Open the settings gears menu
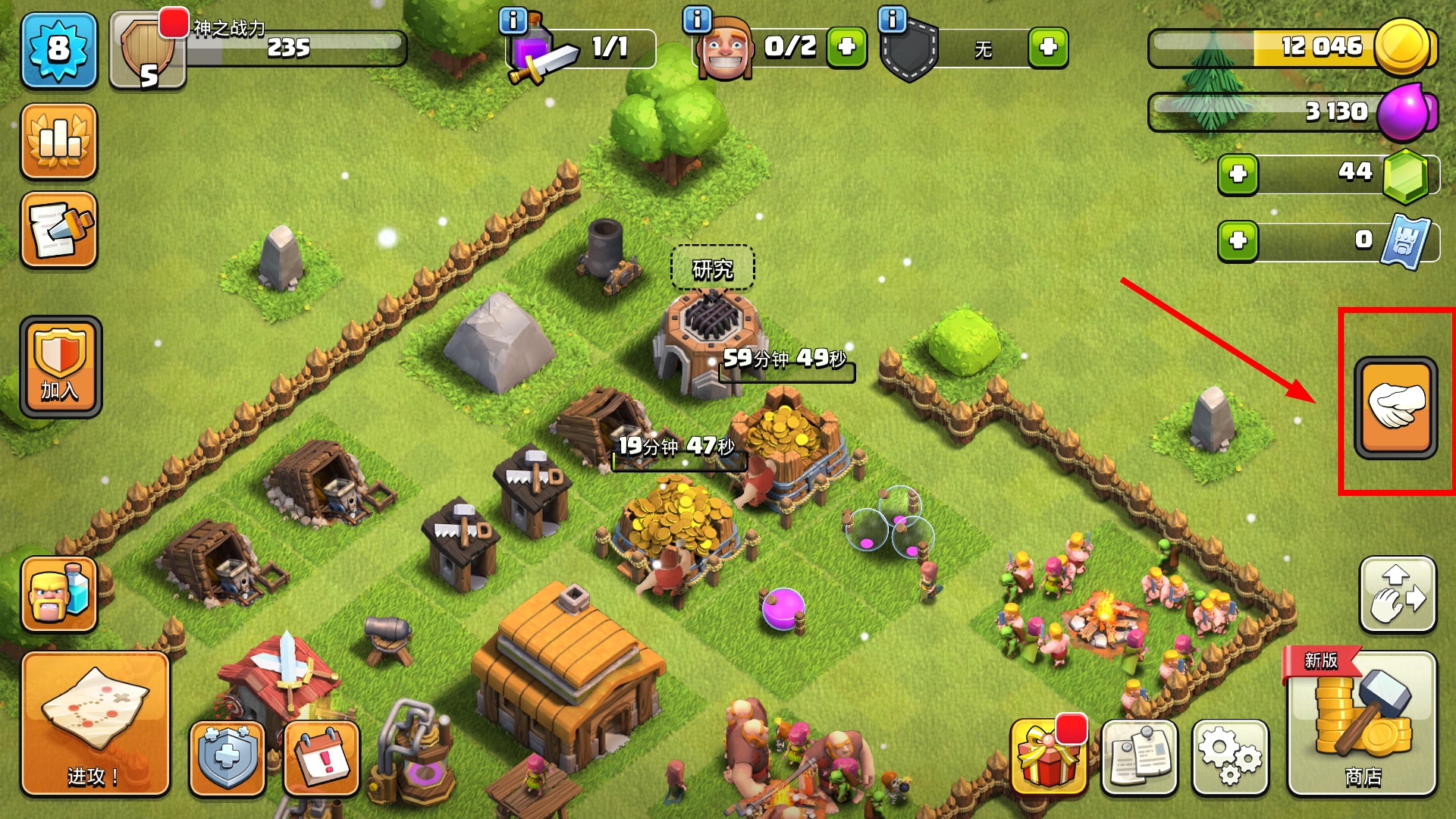Image resolution: width=1456 pixels, height=819 pixels. tap(1229, 757)
